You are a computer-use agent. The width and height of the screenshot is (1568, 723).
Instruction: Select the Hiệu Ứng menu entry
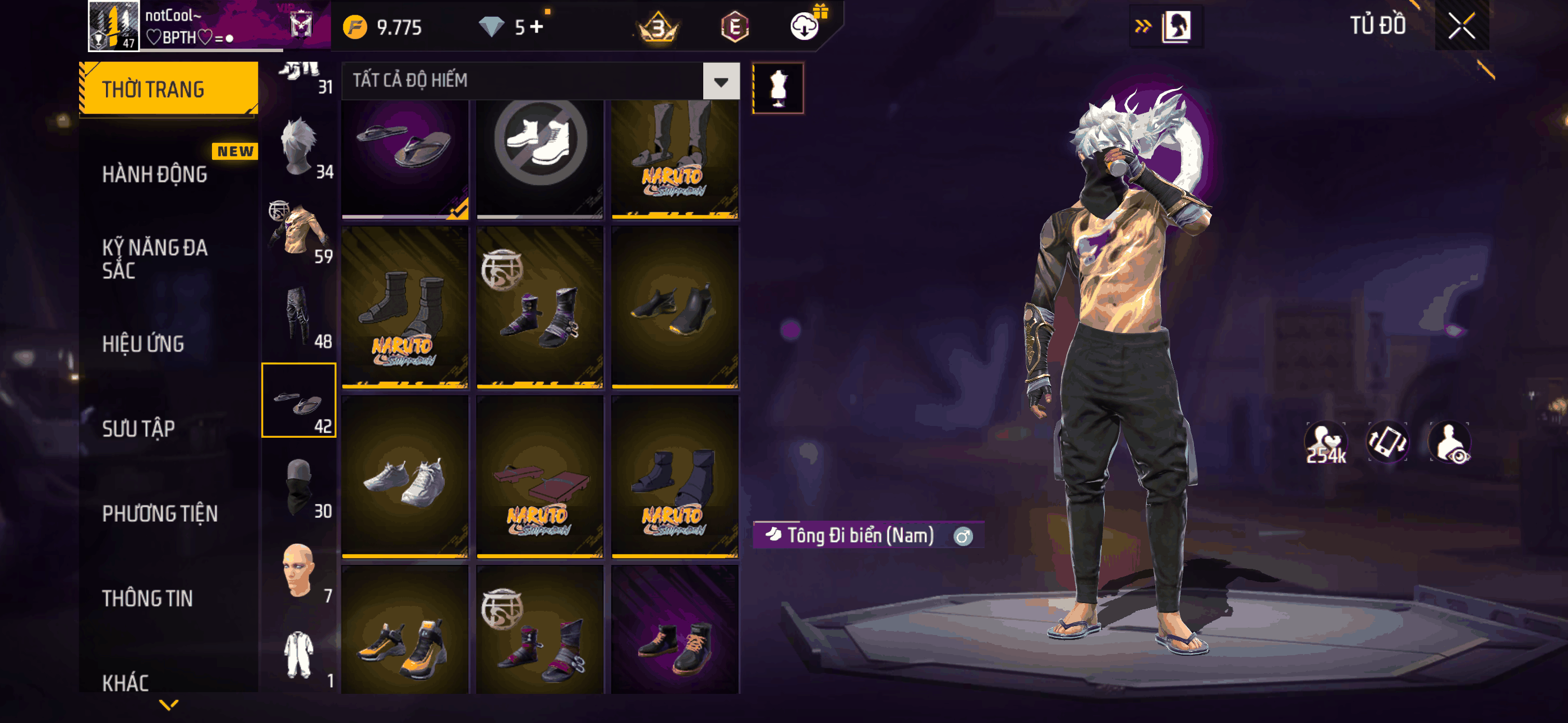pos(143,344)
